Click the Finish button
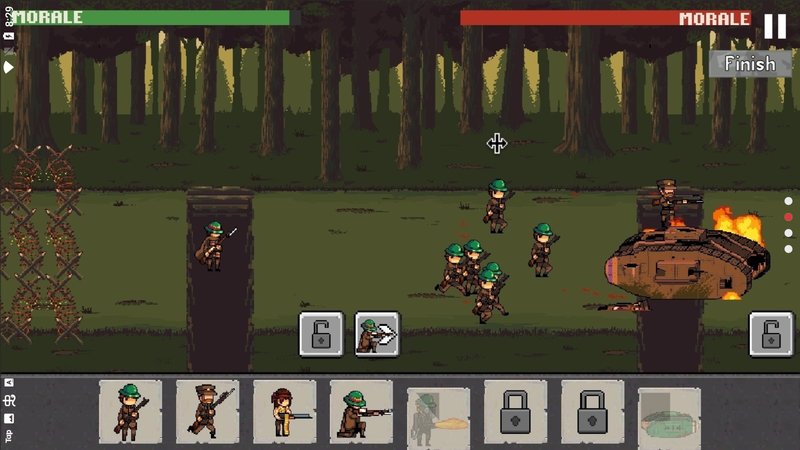The width and height of the screenshot is (800, 450). pyautogui.click(x=750, y=63)
